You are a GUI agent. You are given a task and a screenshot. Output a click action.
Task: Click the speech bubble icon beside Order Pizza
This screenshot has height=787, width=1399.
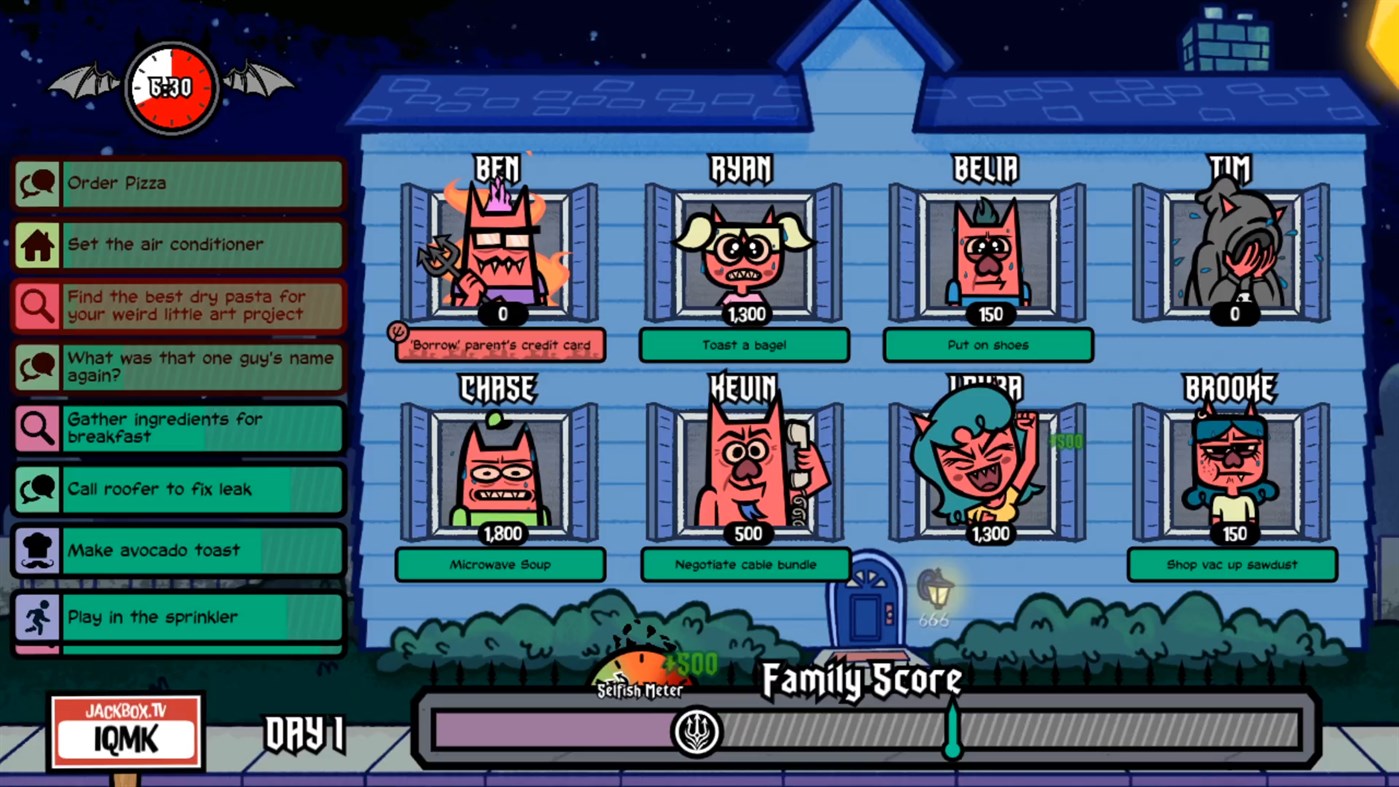point(37,183)
